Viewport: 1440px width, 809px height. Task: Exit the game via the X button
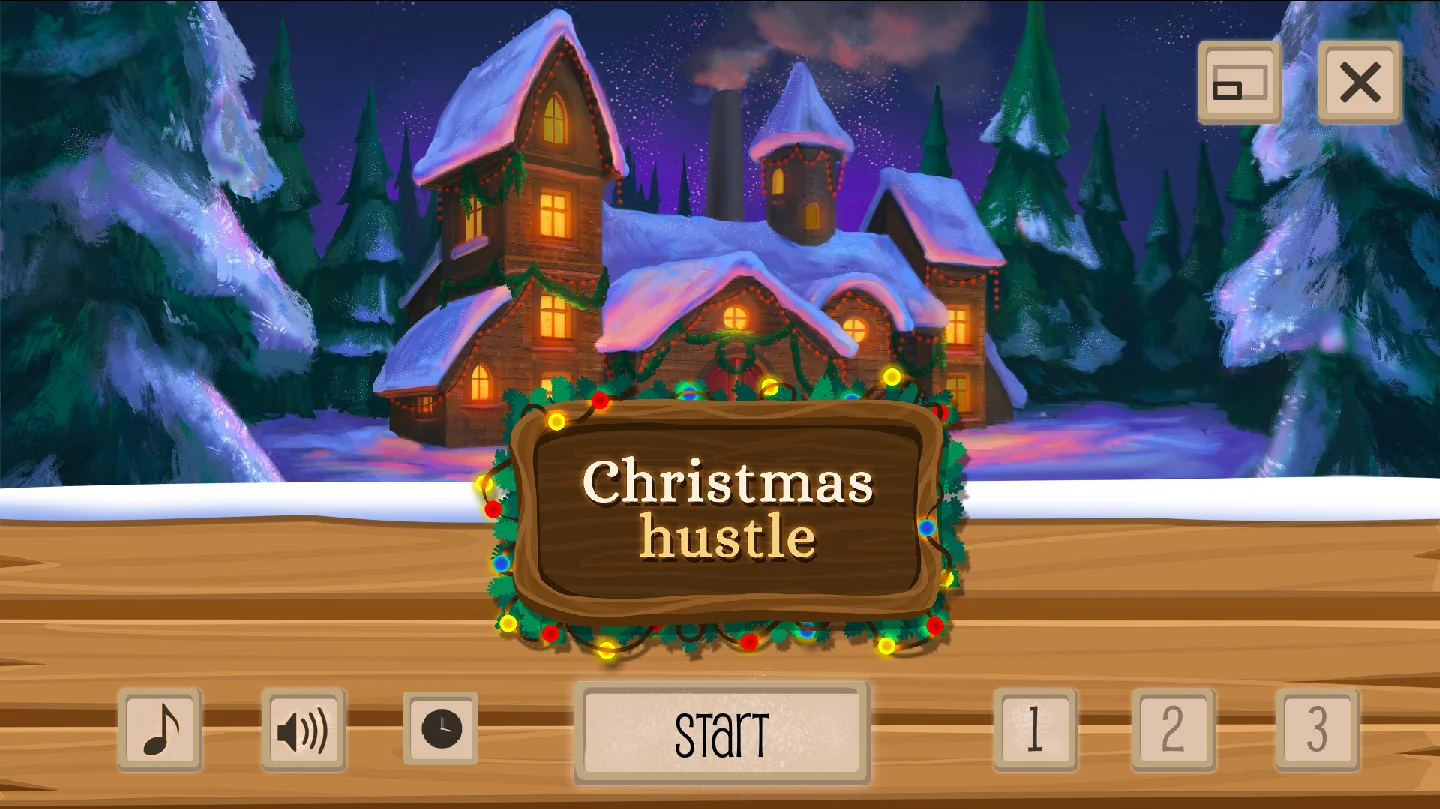[1358, 83]
